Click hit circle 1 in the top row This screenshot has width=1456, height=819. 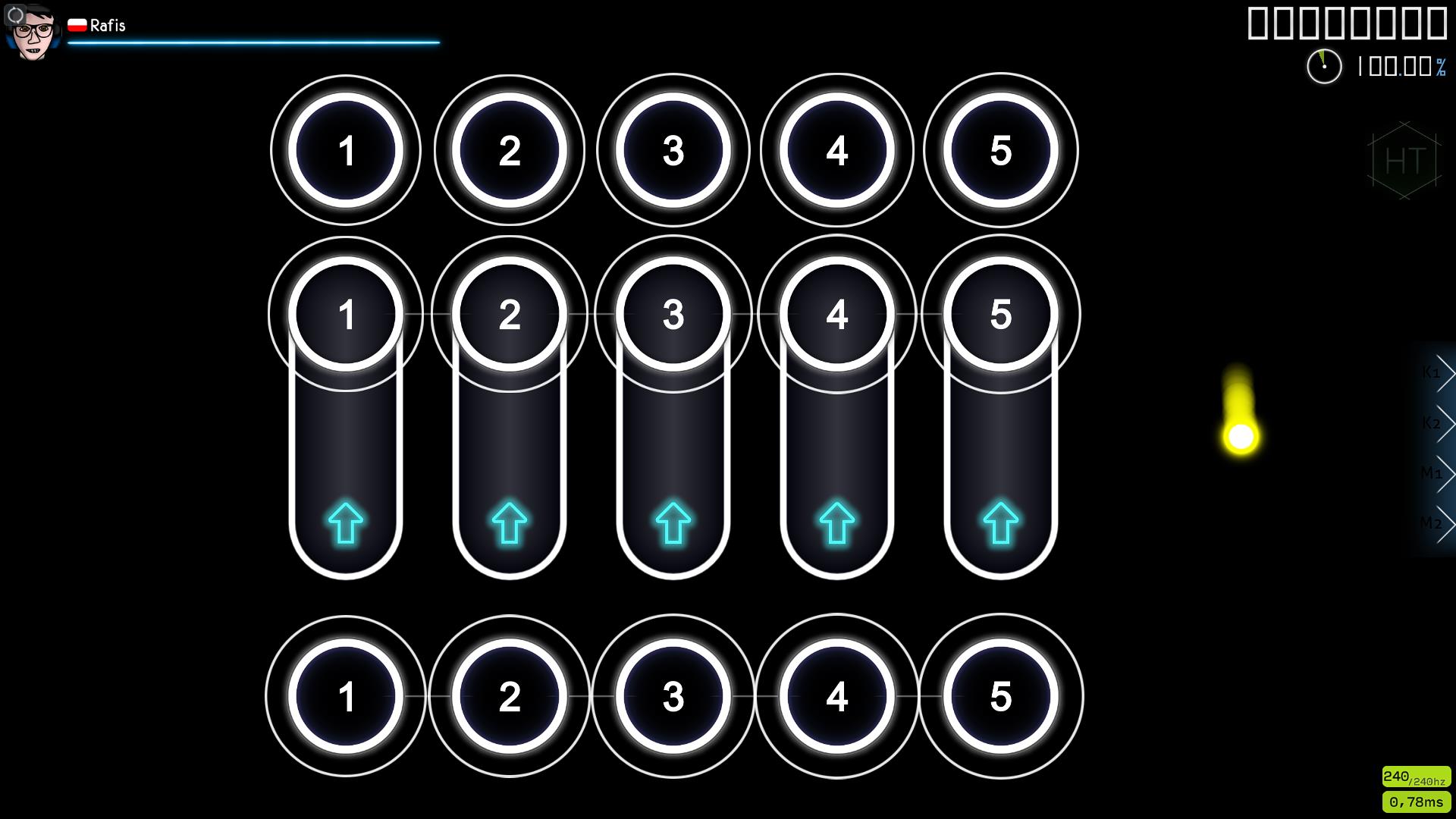coord(346,150)
